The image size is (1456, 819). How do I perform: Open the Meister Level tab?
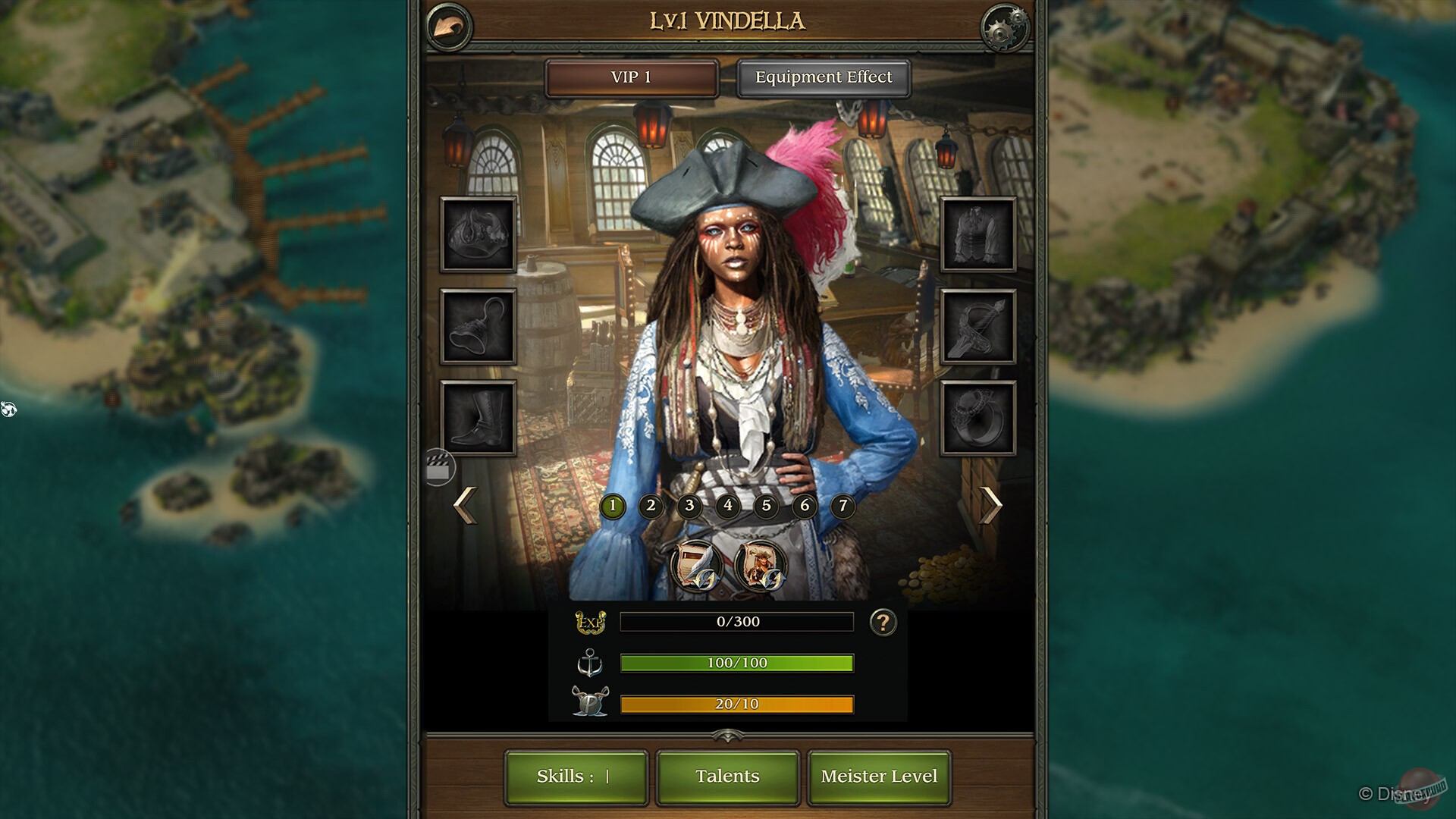click(x=879, y=776)
